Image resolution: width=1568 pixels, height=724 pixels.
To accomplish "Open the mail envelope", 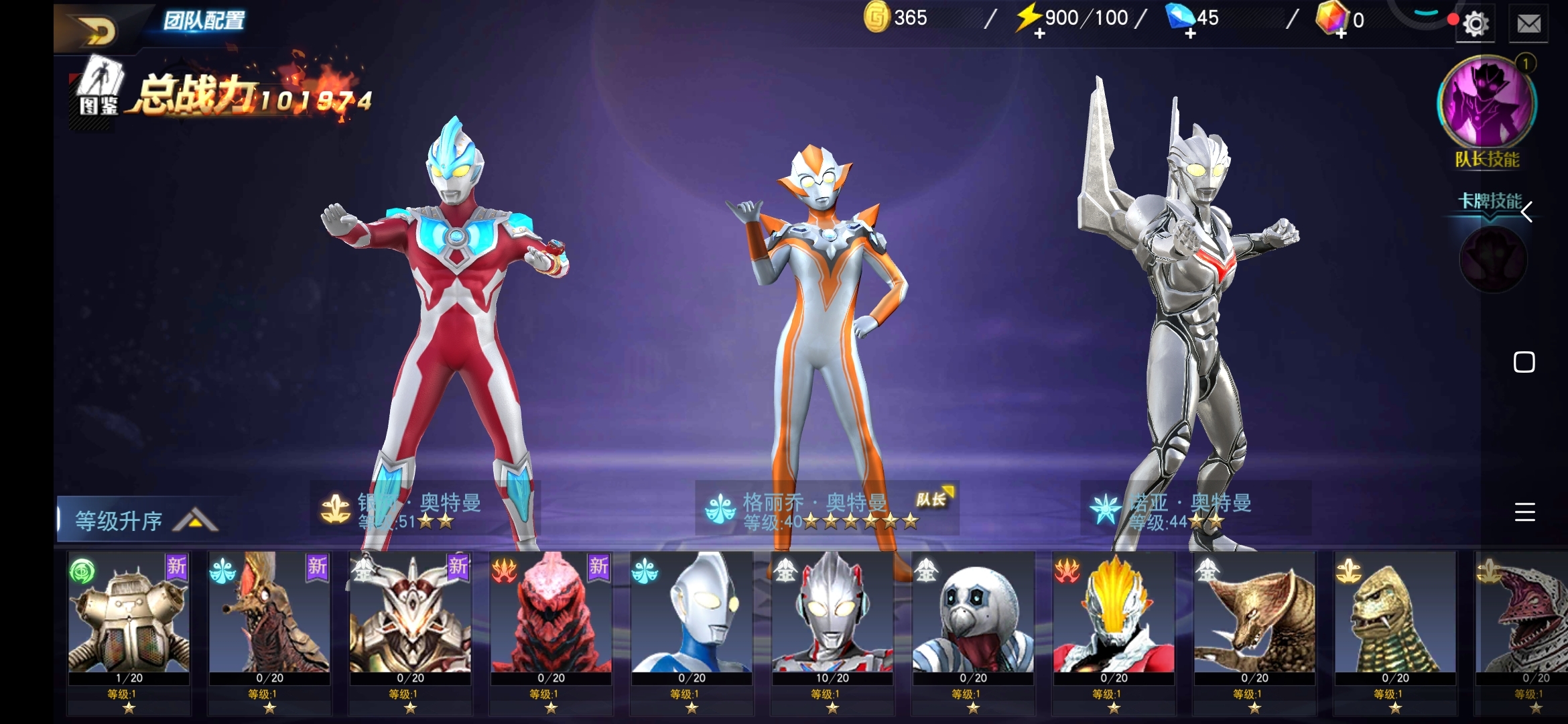I will (1528, 24).
